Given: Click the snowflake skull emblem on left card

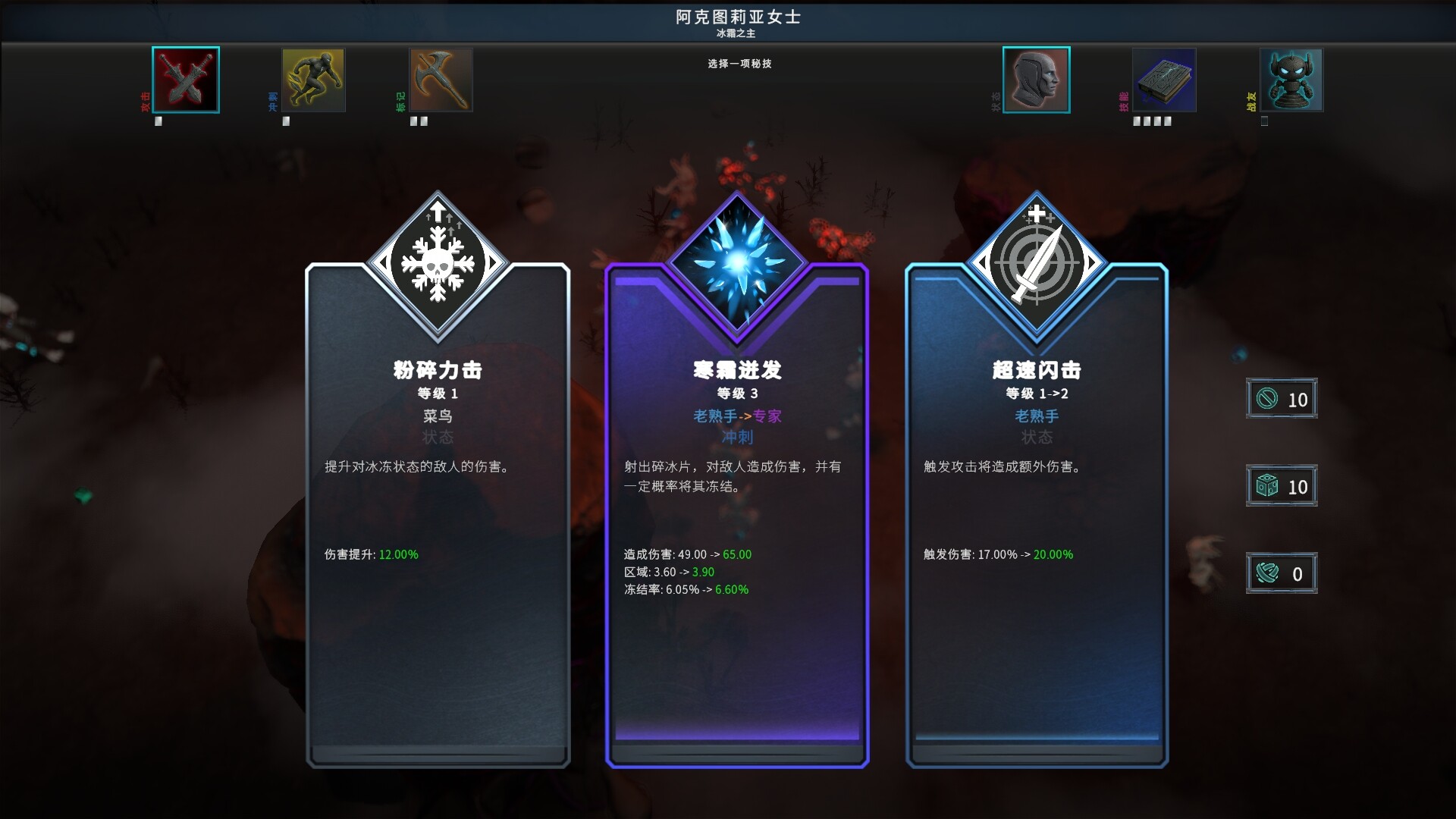Looking at the screenshot, I should coord(438,262).
